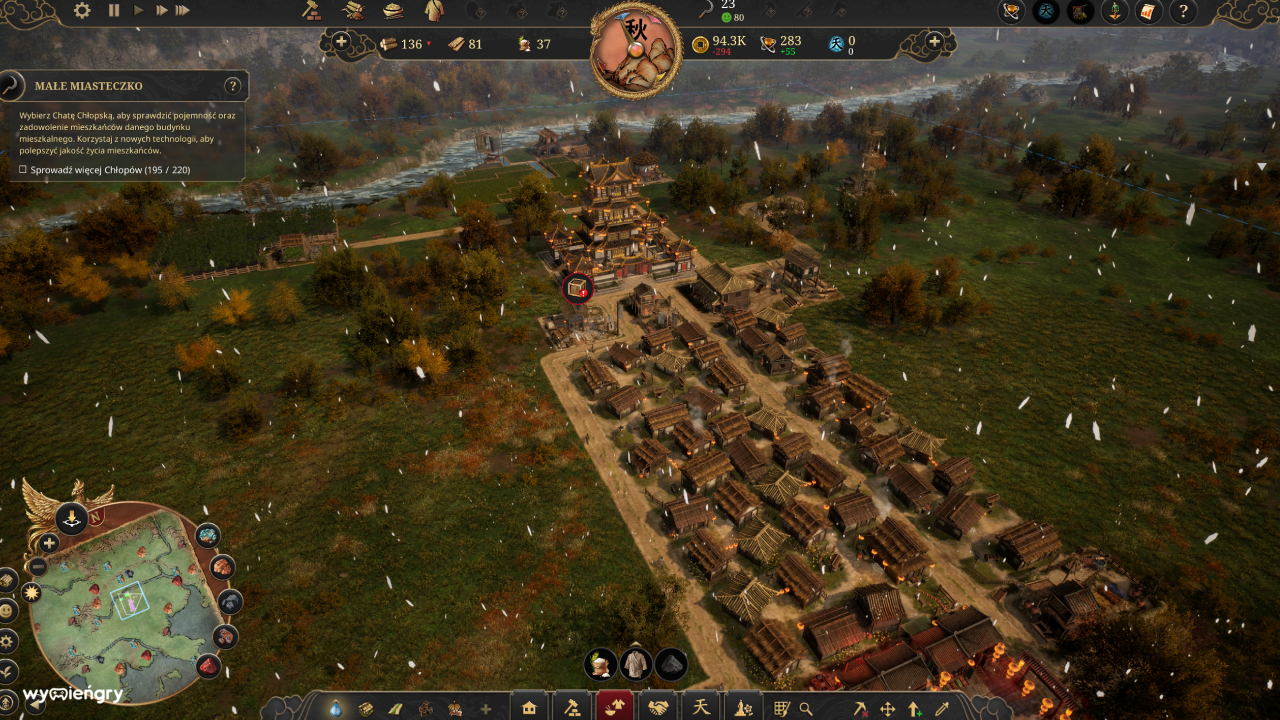Pause the game simulation
The height and width of the screenshot is (720, 1280).
pos(113,11)
